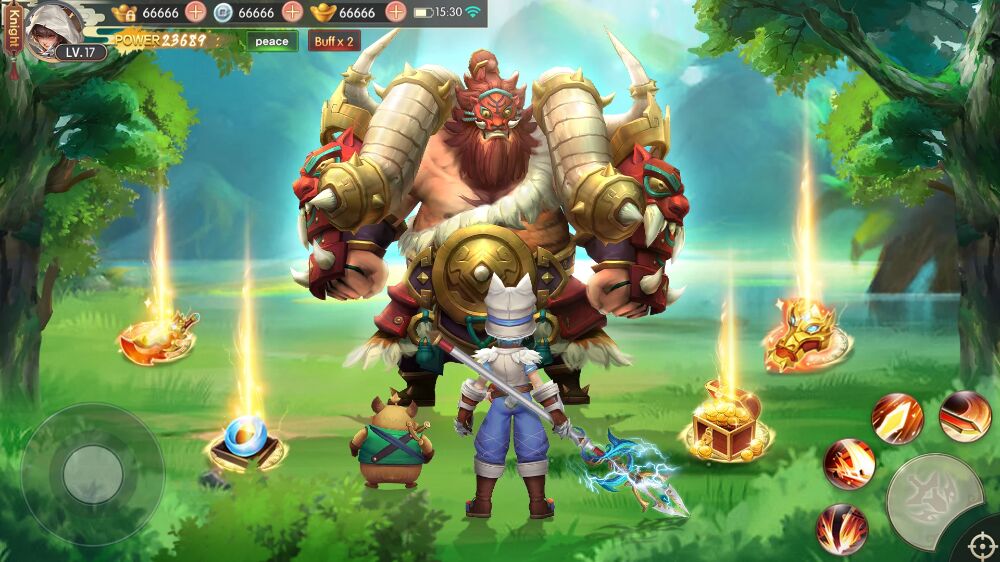Screen dimensions: 1000x562
Task: Use the red sweeping sword slash skill
Action: coord(965,416)
